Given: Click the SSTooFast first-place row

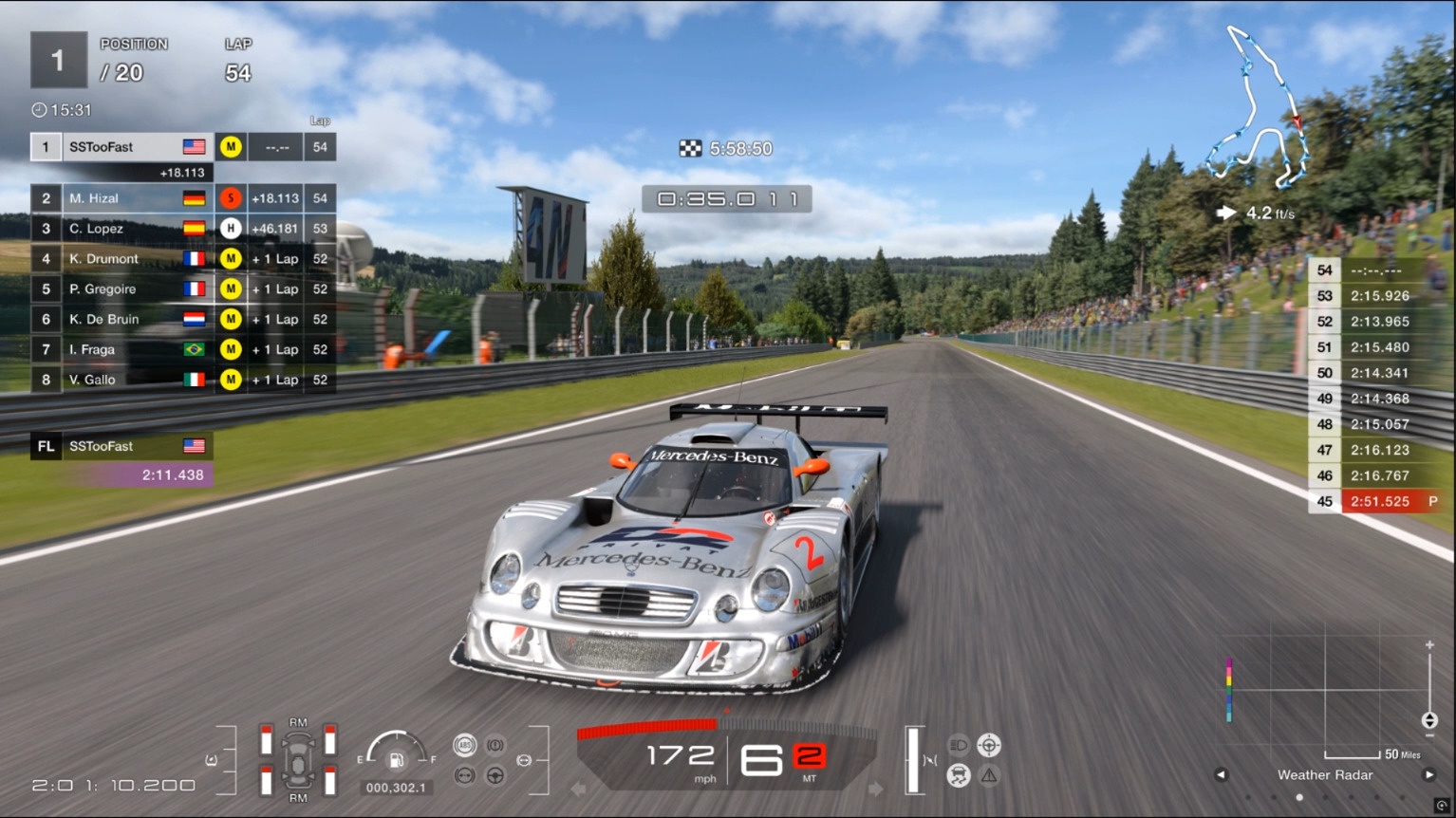Looking at the screenshot, I should (123, 147).
